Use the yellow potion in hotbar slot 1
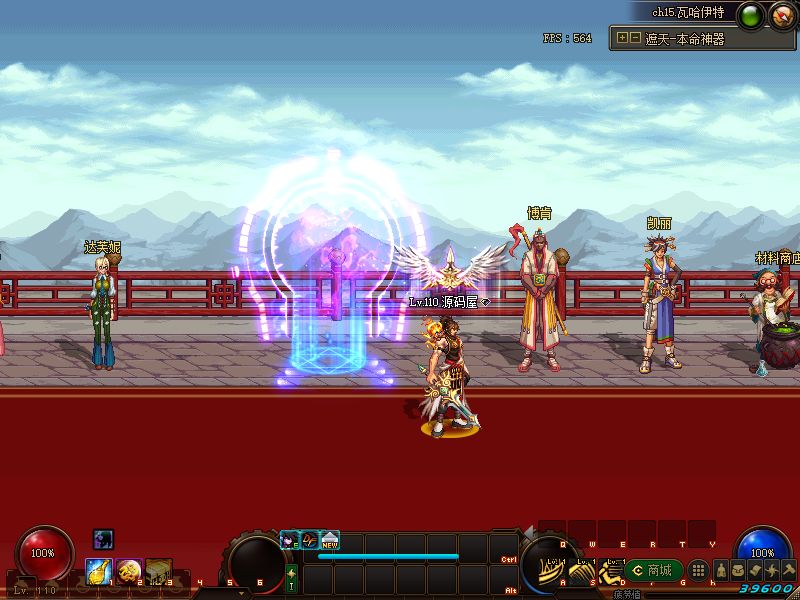 coord(99,571)
